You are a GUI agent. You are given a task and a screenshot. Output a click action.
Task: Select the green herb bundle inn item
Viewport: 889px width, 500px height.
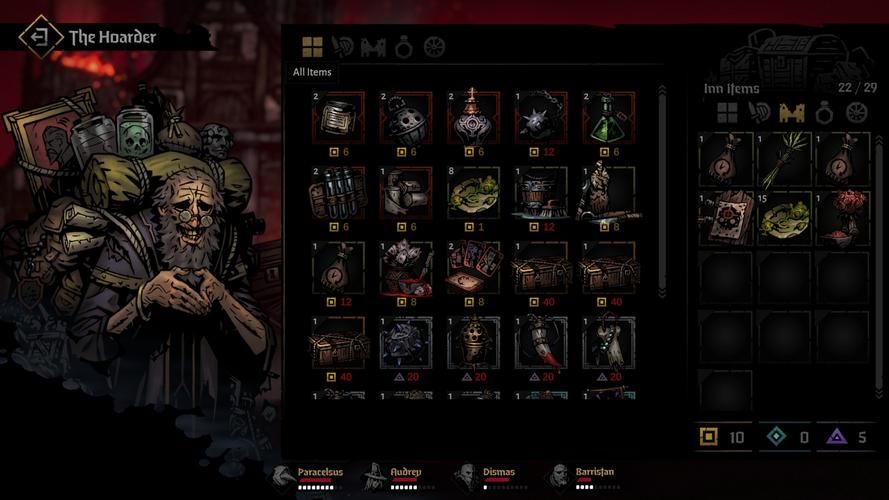tap(784, 160)
